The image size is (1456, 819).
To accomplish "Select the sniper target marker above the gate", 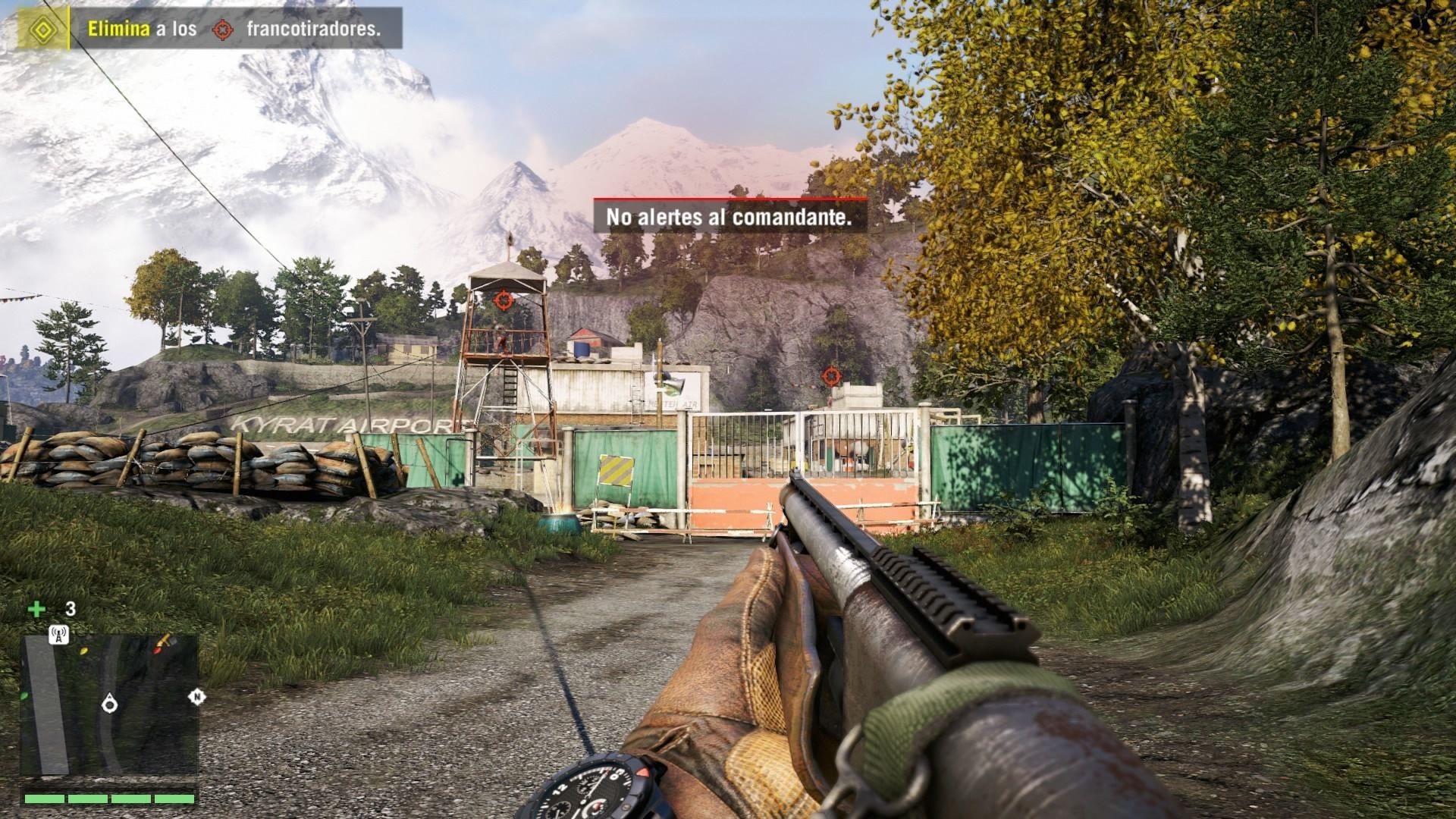I will [832, 375].
